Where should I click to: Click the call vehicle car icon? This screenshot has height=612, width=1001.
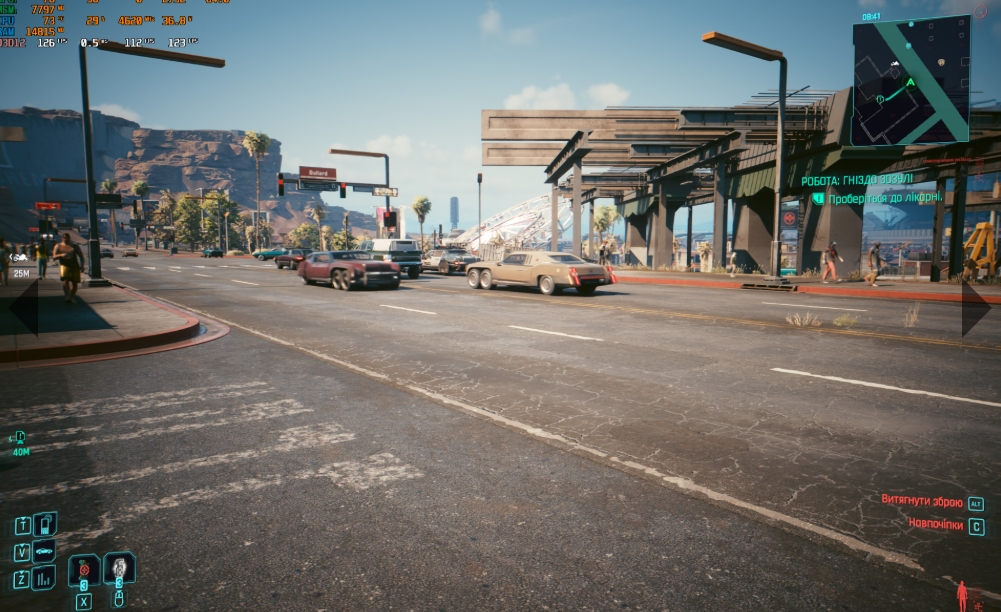click(x=44, y=552)
